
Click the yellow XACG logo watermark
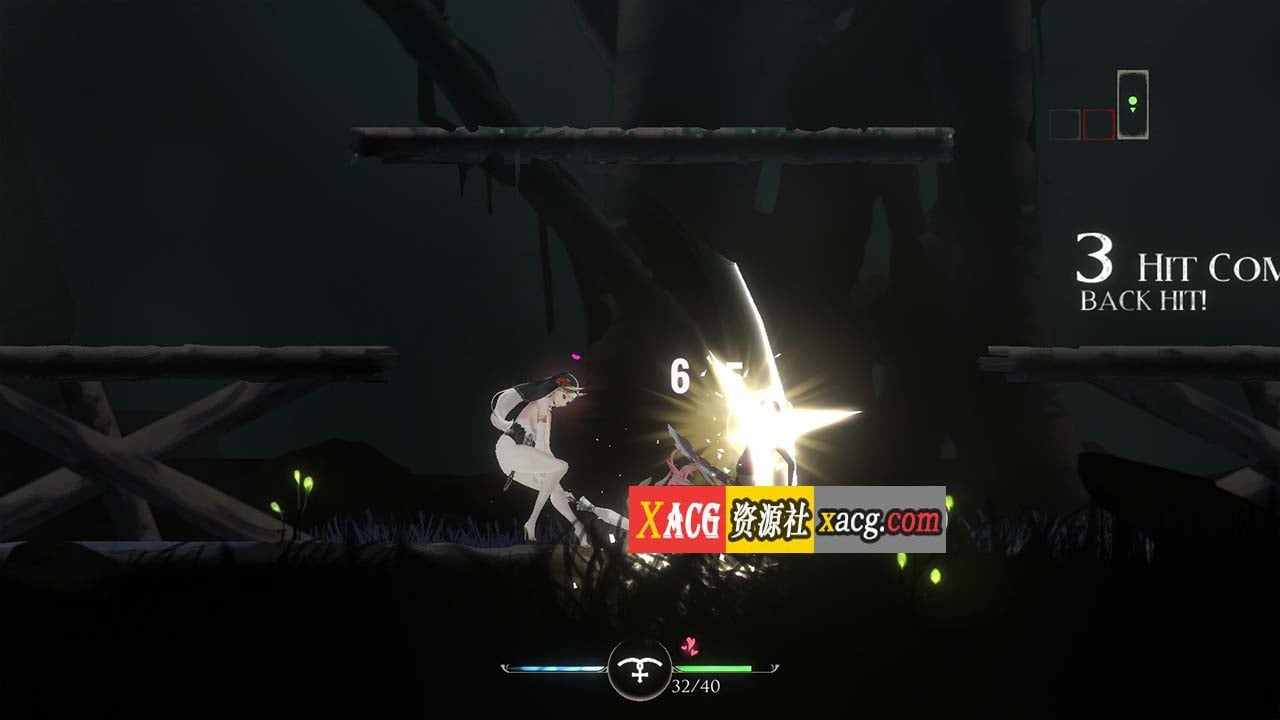(x=679, y=514)
